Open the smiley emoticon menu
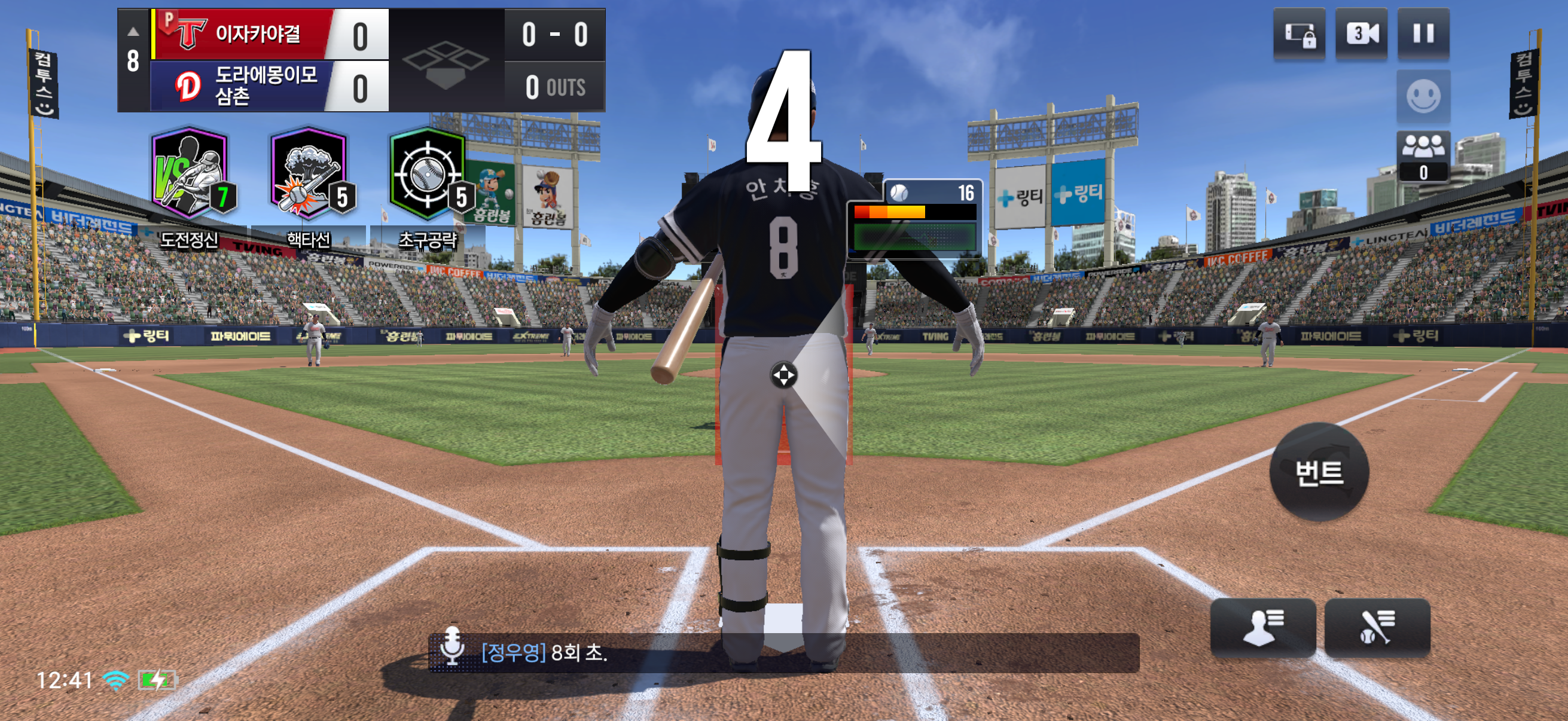1568x721 pixels. tap(1423, 96)
